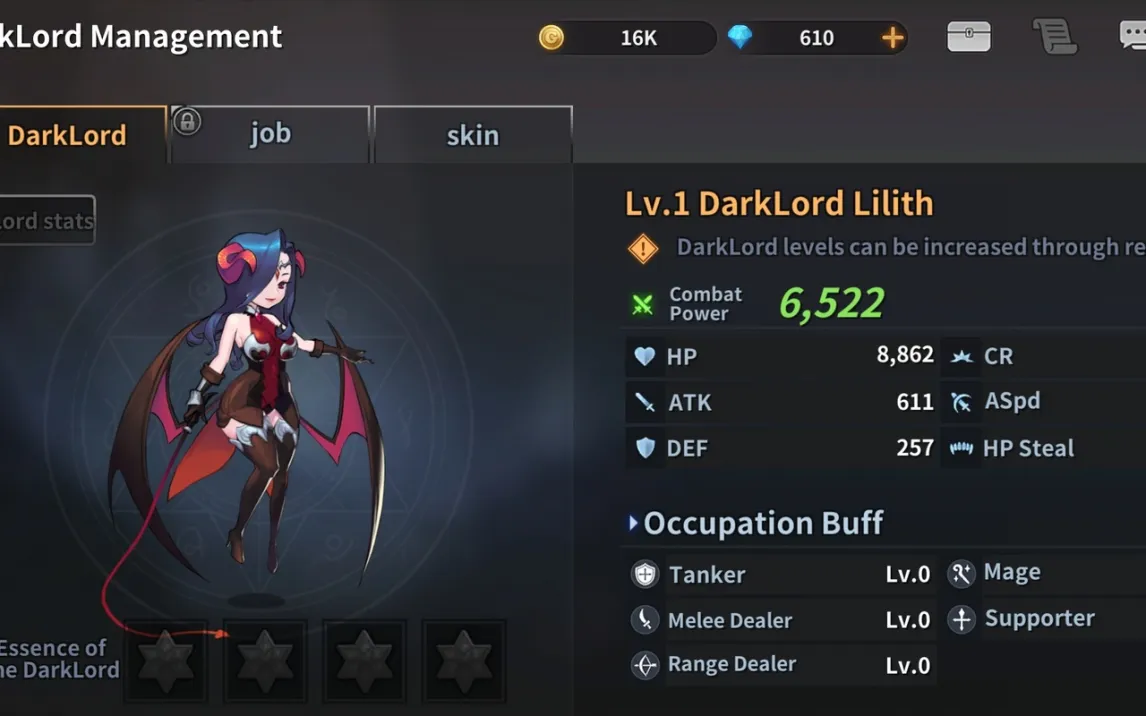Image resolution: width=1146 pixels, height=716 pixels.
Task: Open the scroll quest icon
Action: pyautogui.click(x=1054, y=37)
